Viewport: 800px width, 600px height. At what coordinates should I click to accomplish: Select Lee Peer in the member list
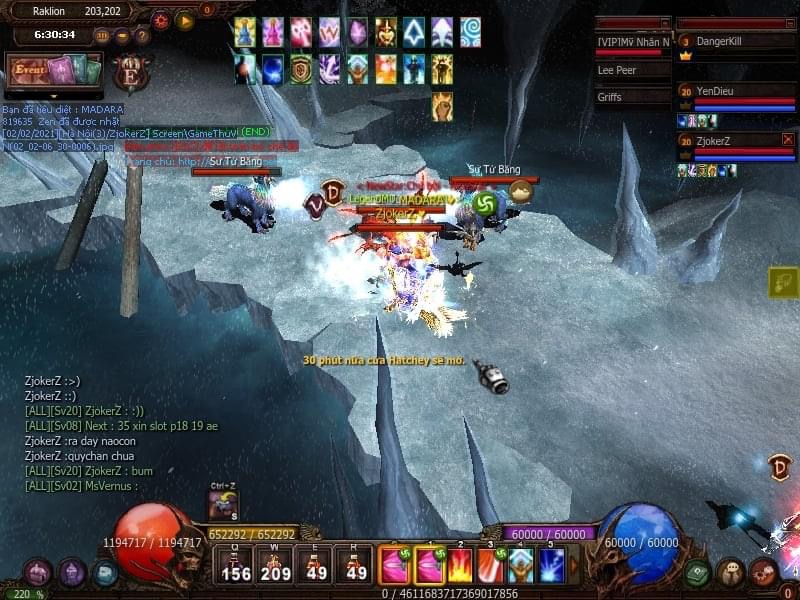632,71
